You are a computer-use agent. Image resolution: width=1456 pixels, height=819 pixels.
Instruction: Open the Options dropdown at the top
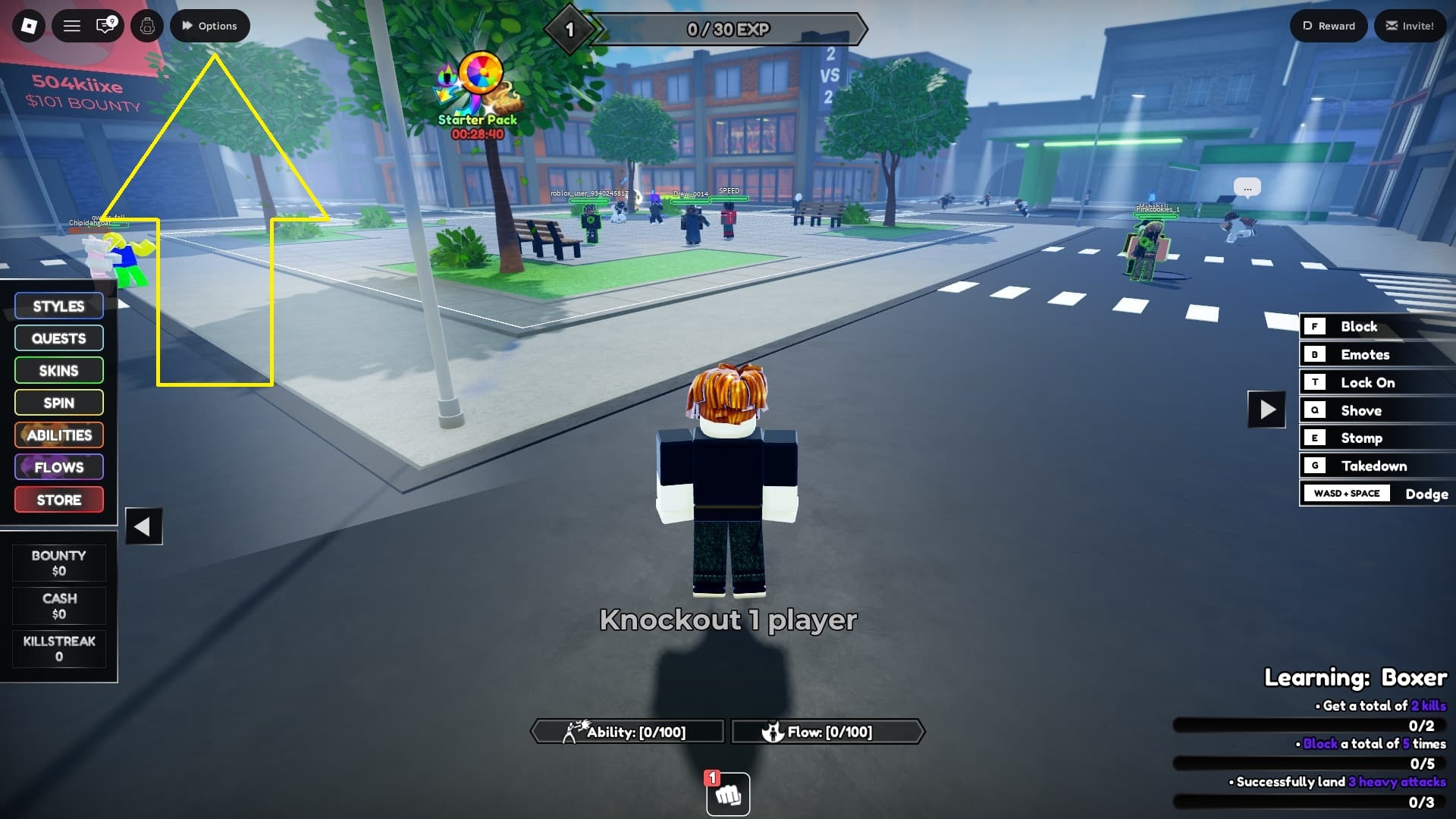[210, 25]
